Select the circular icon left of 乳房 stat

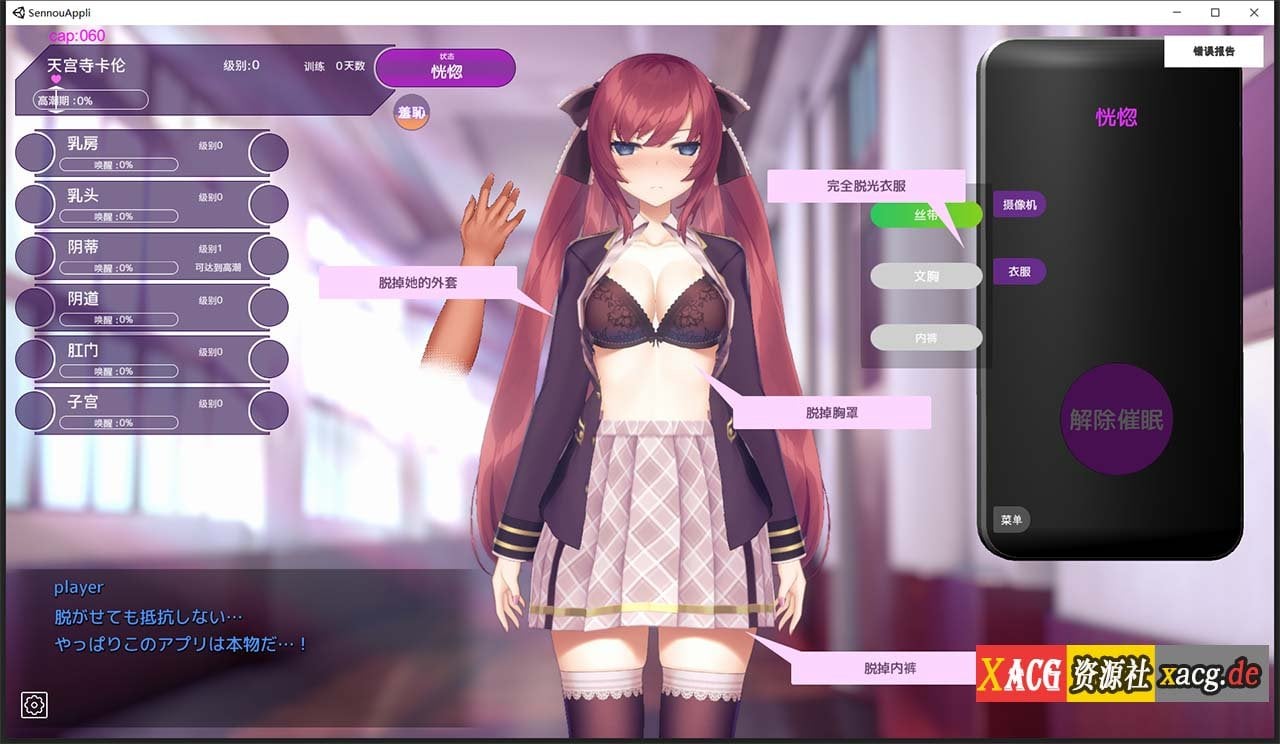coord(35,151)
